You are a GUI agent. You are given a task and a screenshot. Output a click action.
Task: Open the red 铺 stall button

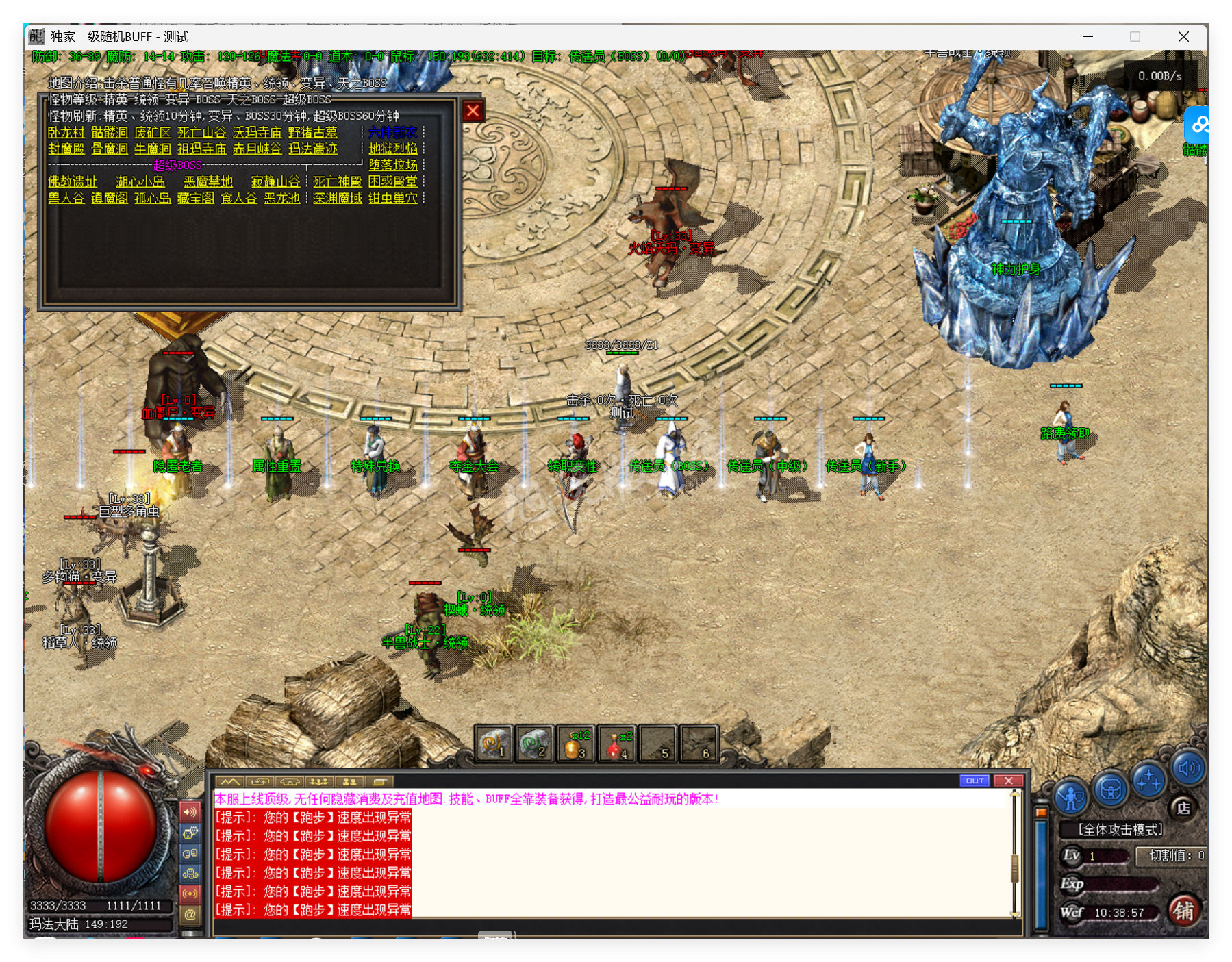tap(1183, 911)
